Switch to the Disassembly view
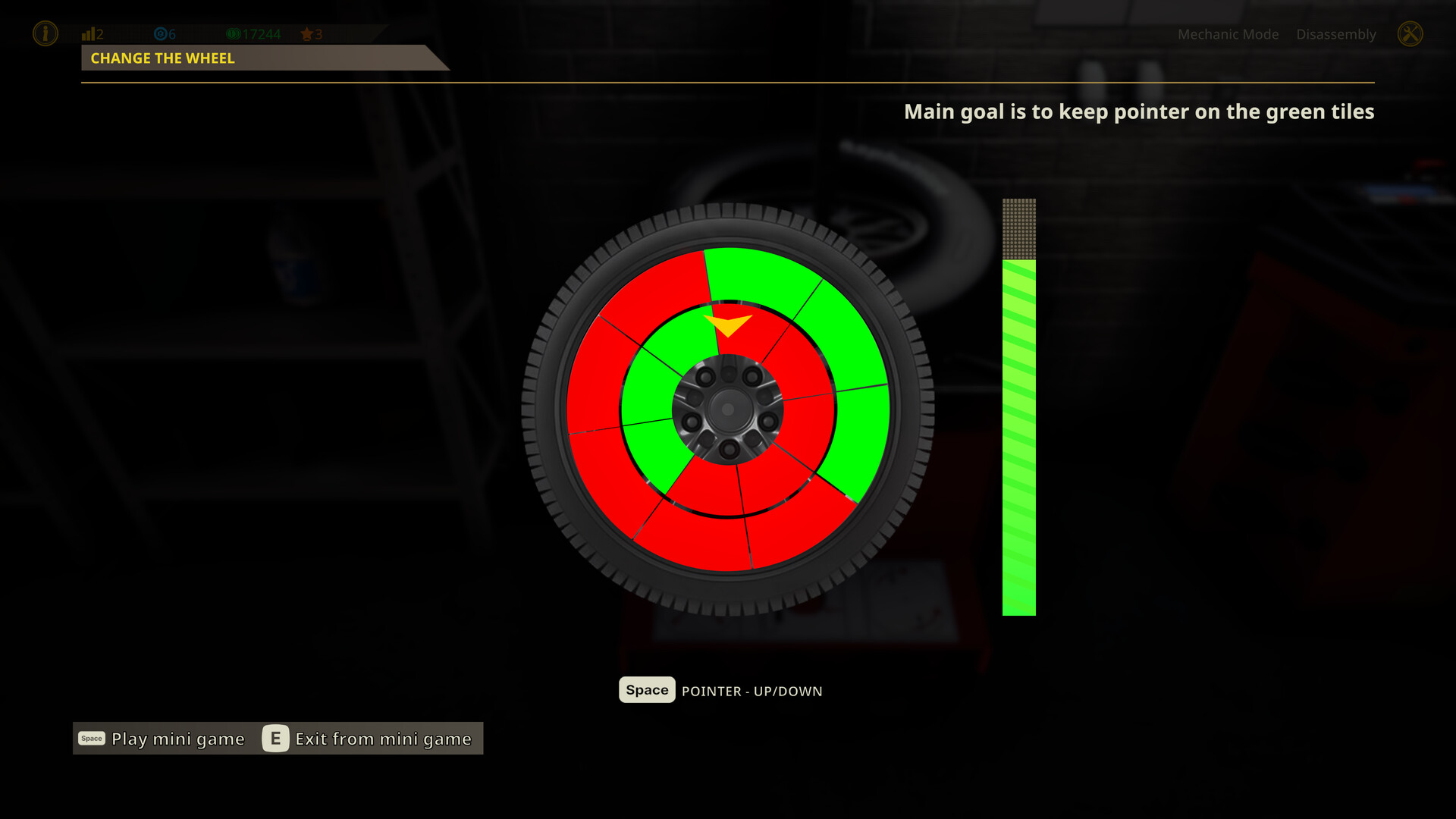The width and height of the screenshot is (1456, 819). tap(1336, 34)
